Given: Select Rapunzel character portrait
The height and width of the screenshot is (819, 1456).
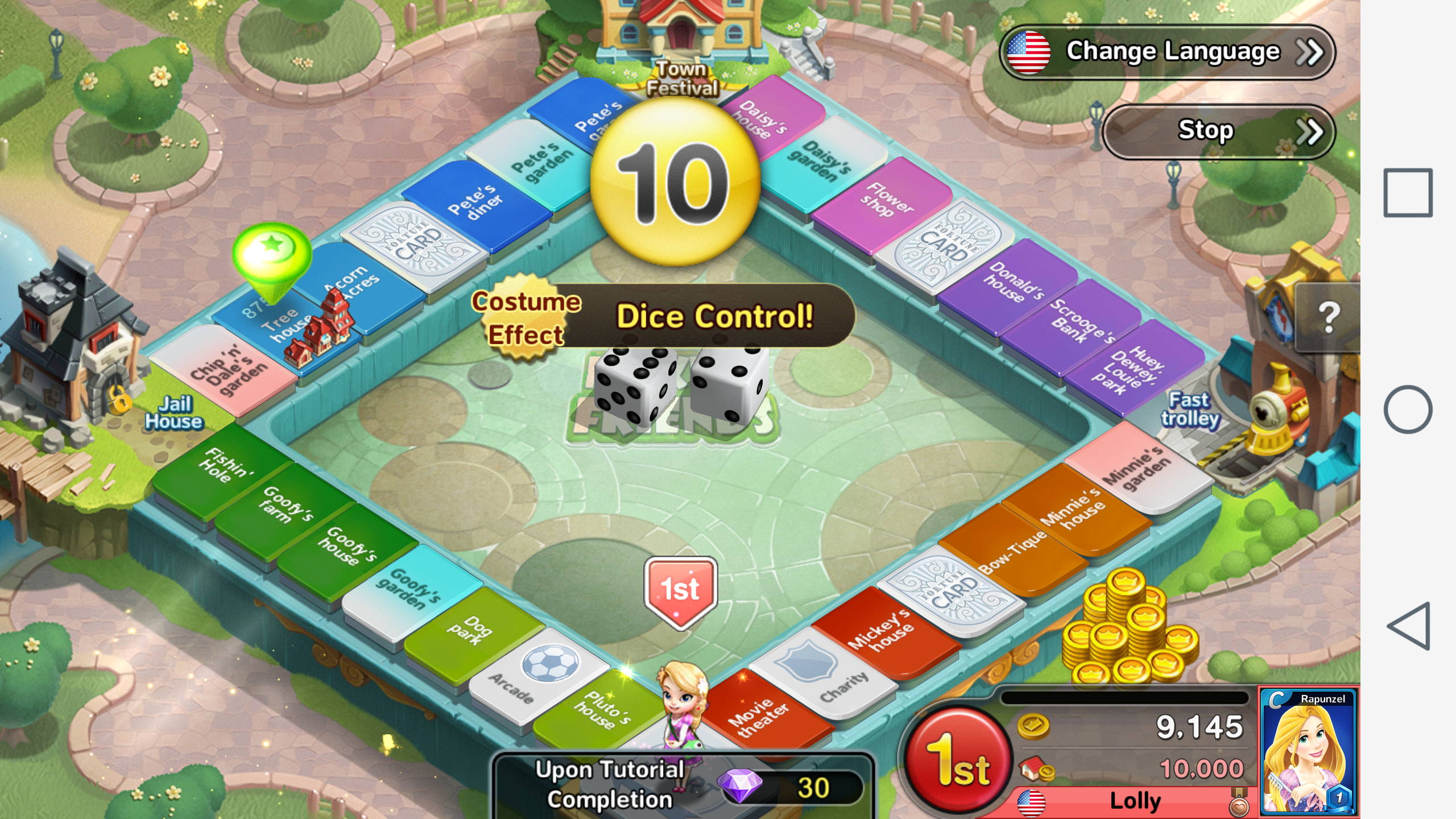Looking at the screenshot, I should (x=1308, y=751).
